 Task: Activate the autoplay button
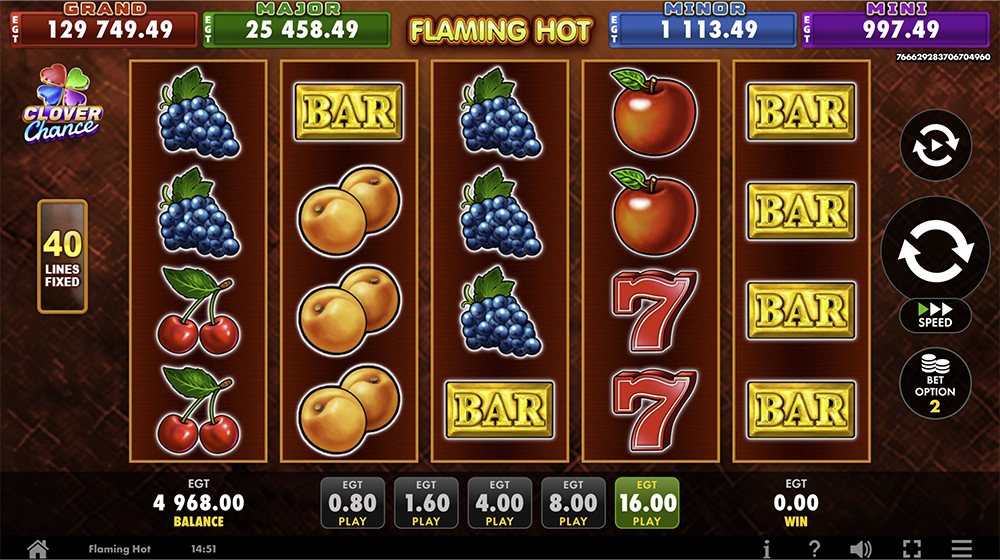(935, 145)
